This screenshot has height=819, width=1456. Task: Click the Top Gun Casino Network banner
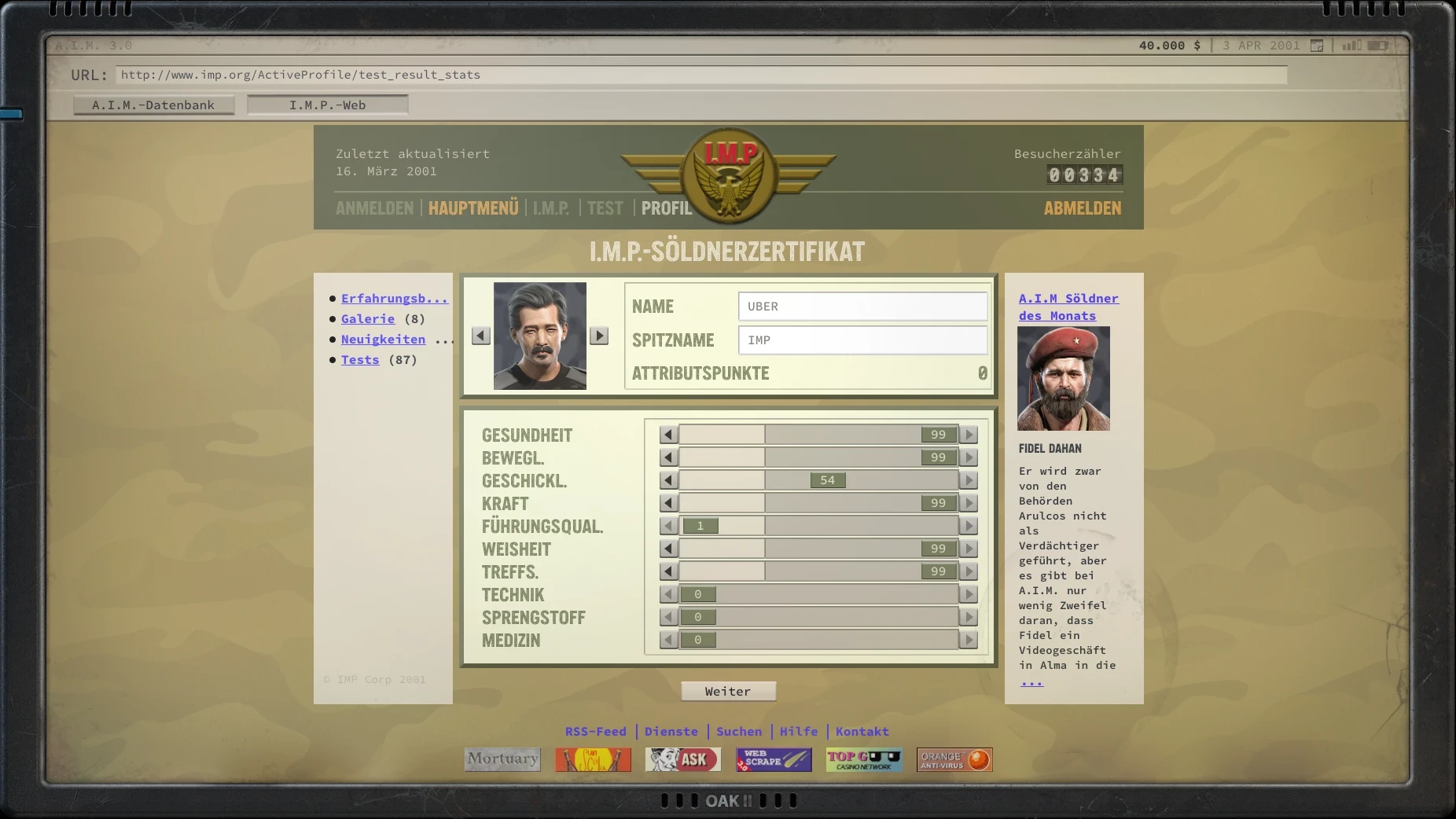864,759
